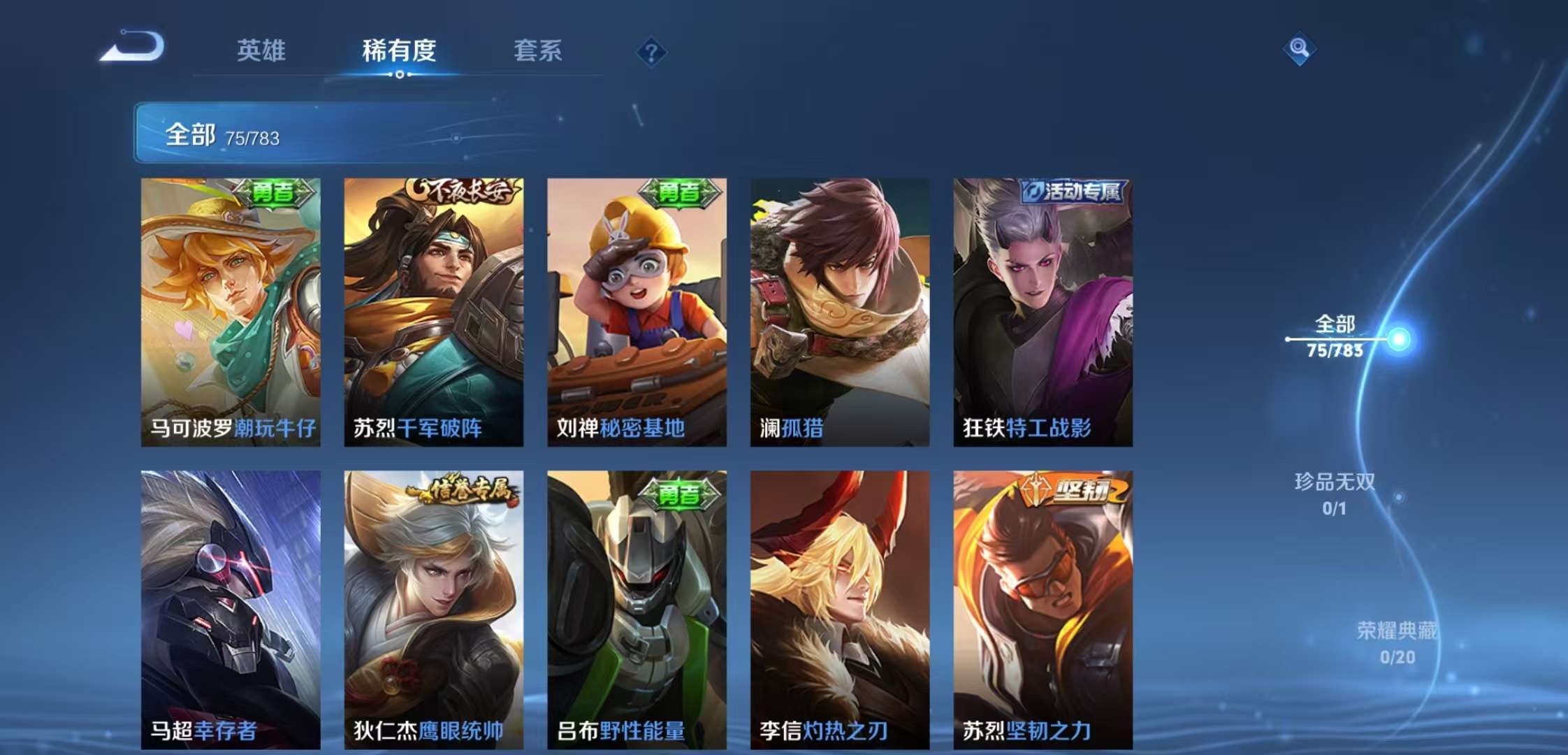Open the search magnifier icon
The height and width of the screenshot is (755, 1568).
1300,49
